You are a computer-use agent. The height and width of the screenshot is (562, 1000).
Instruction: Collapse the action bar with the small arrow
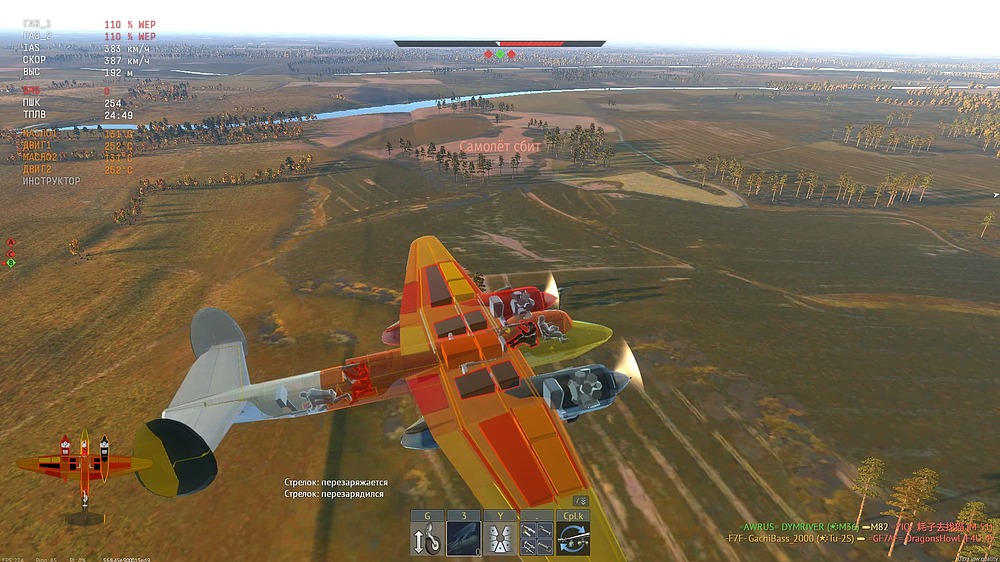click(580, 501)
